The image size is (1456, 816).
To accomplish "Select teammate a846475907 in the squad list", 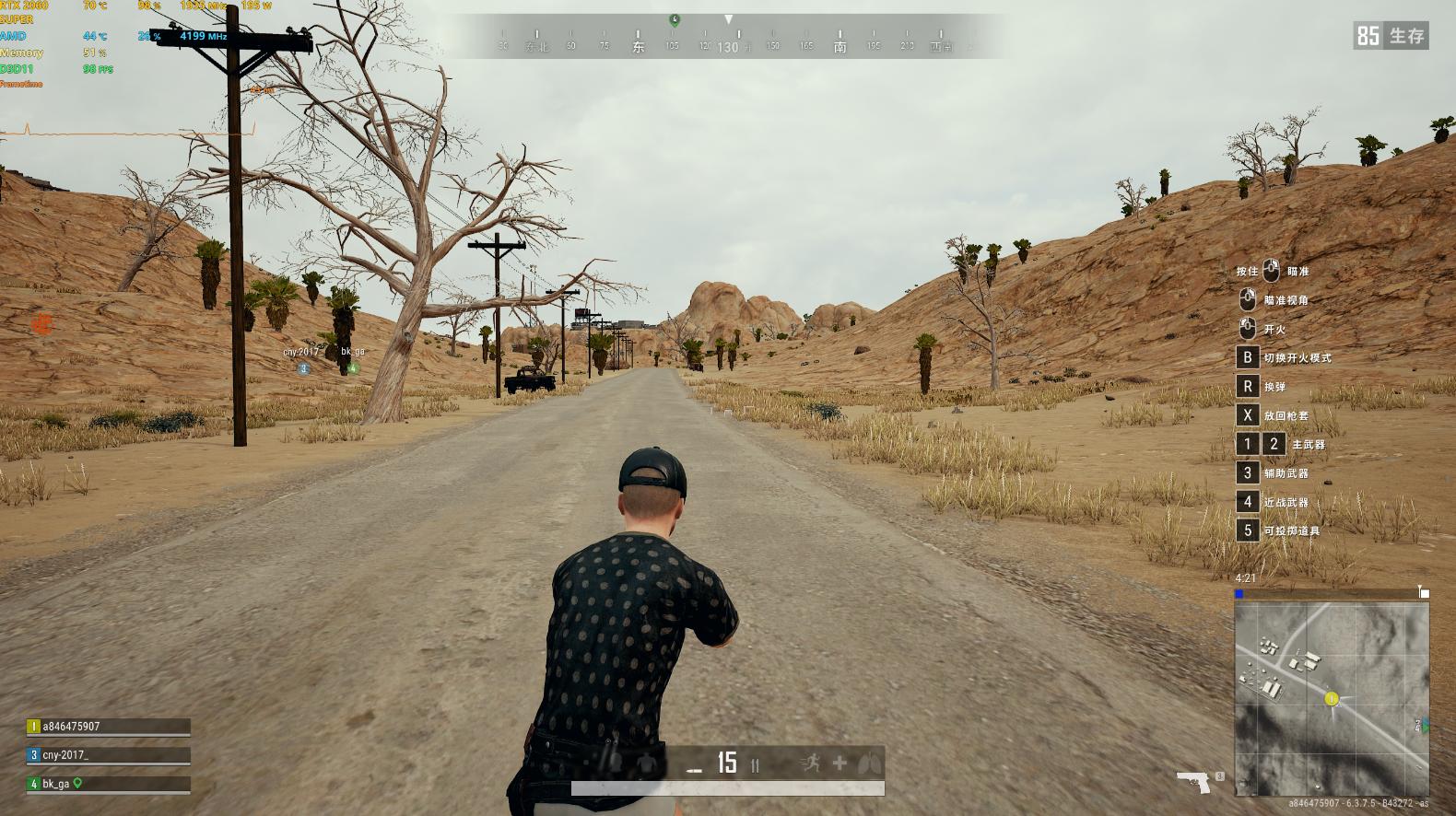I will tap(109, 727).
